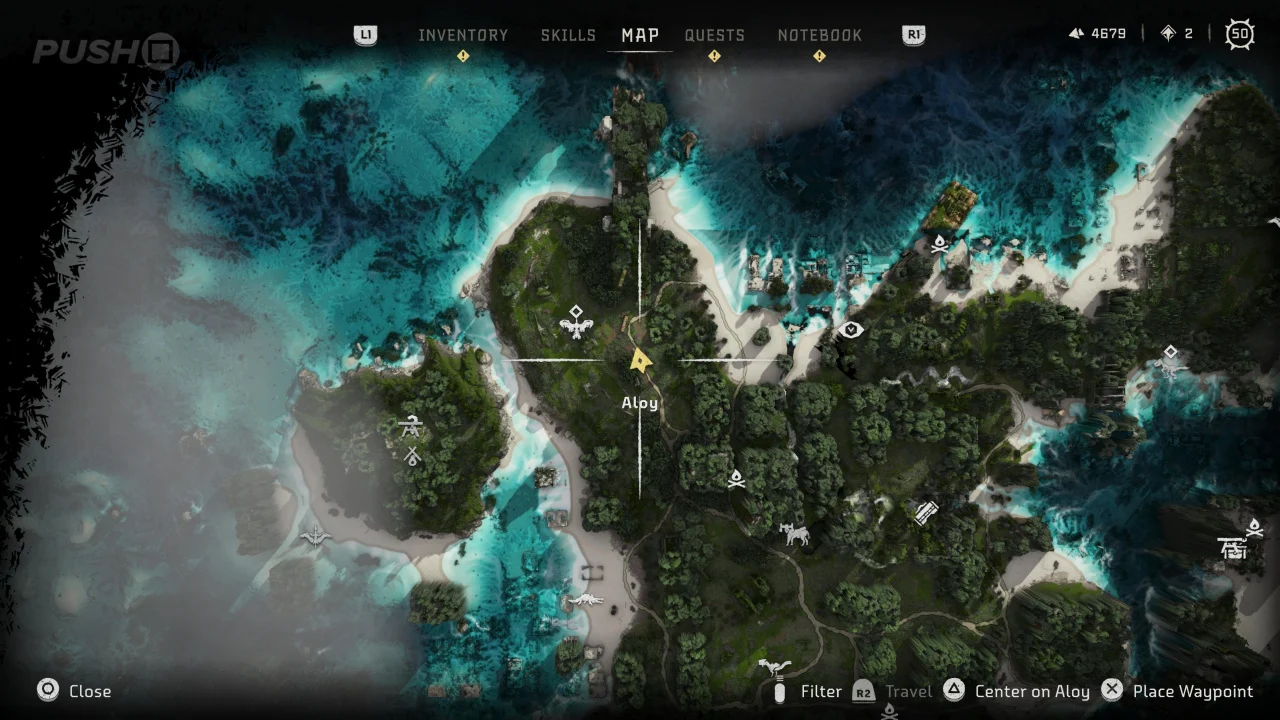Pick the campfire marker nearest Aloy's label
Screen dimensions: 1280x720
click(x=736, y=480)
